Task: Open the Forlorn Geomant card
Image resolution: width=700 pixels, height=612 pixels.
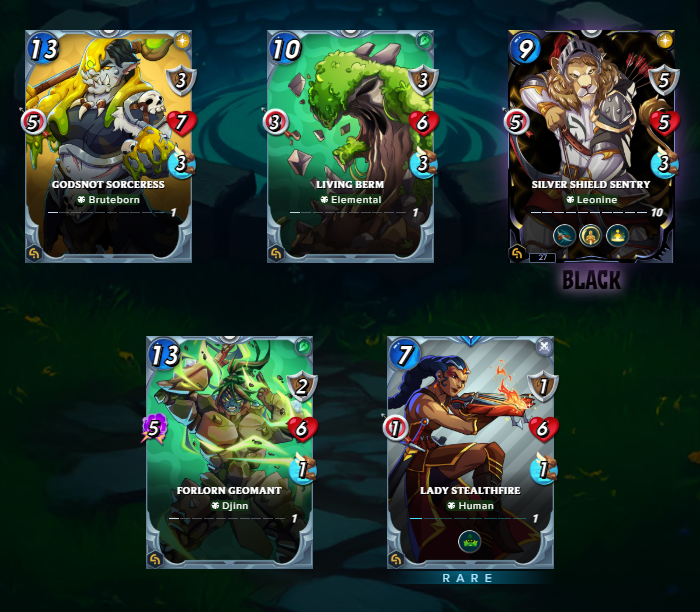Action: pyautogui.click(x=229, y=450)
